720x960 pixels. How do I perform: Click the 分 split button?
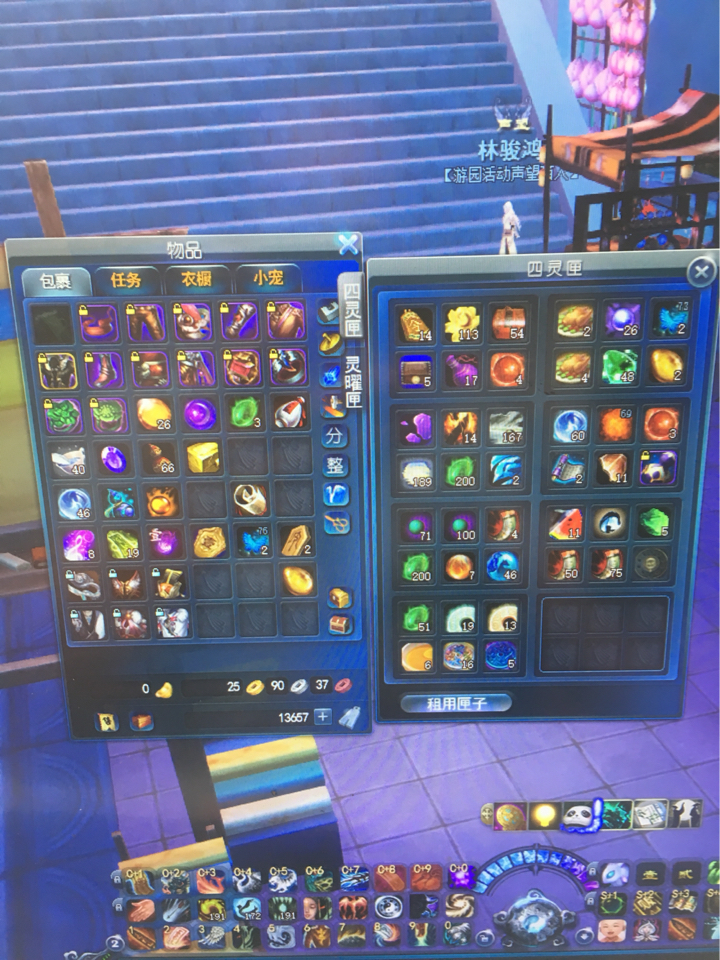coord(334,437)
